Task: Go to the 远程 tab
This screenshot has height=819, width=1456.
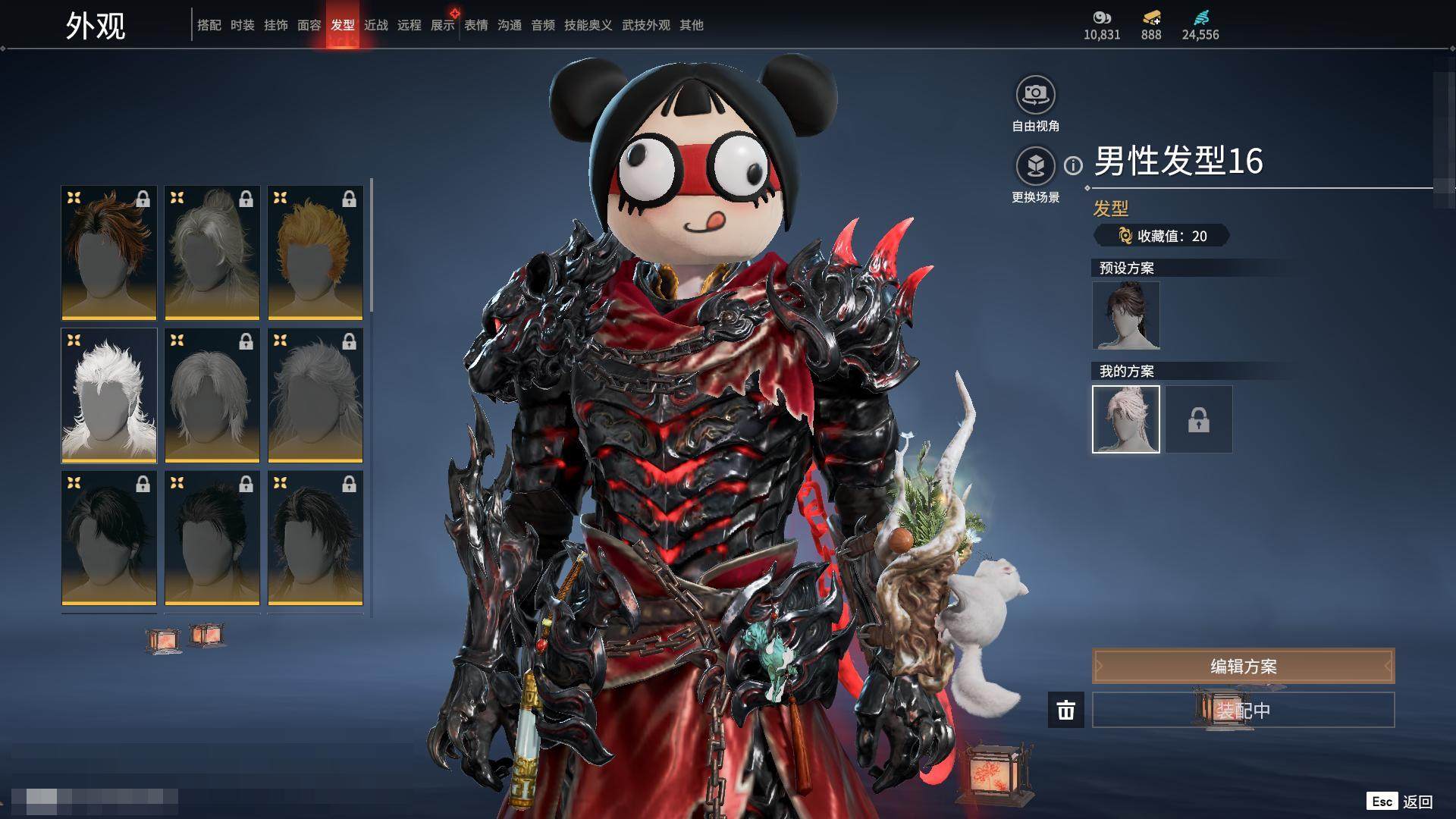Action: coord(409,25)
